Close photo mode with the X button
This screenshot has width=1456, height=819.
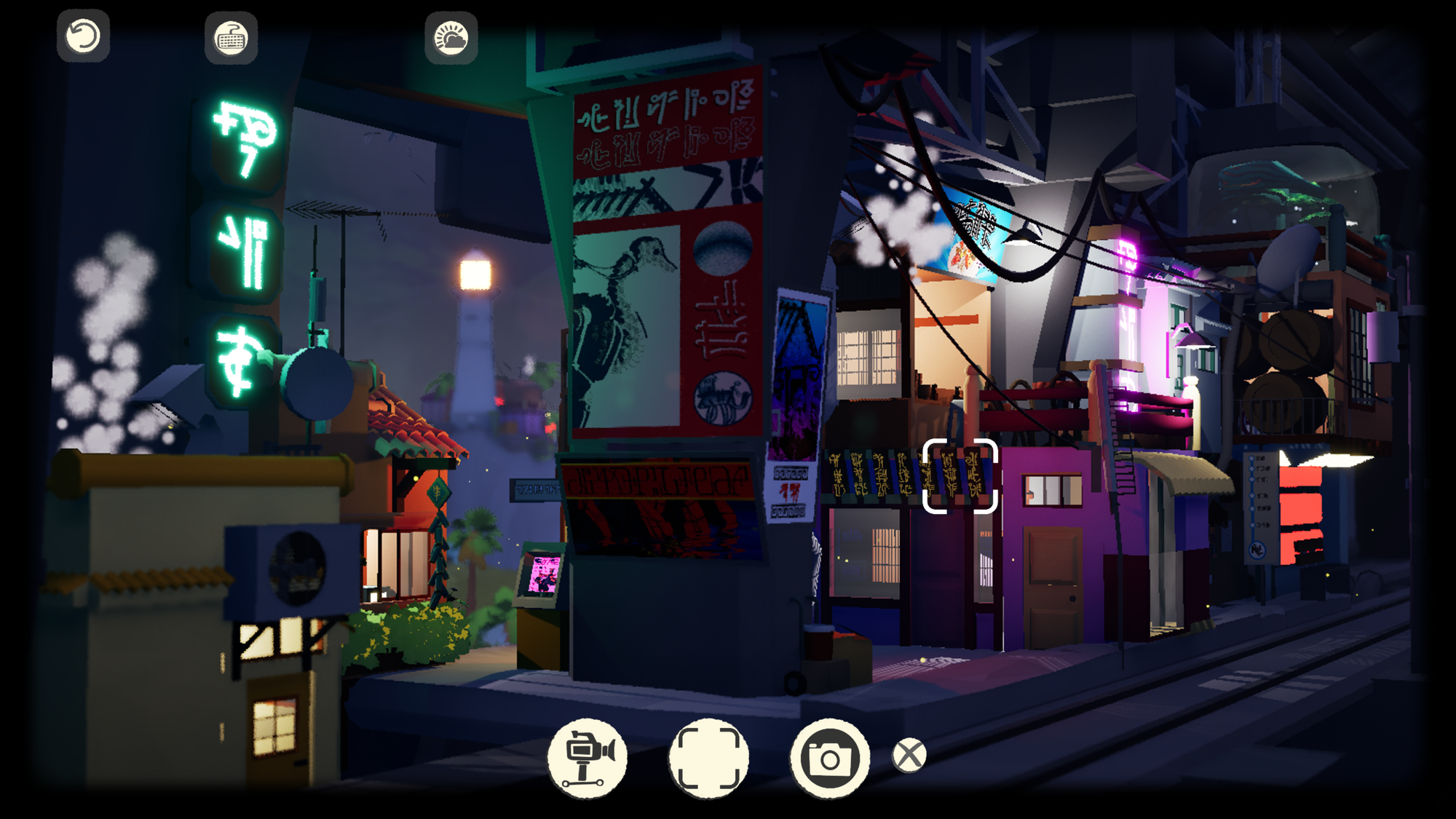click(909, 756)
